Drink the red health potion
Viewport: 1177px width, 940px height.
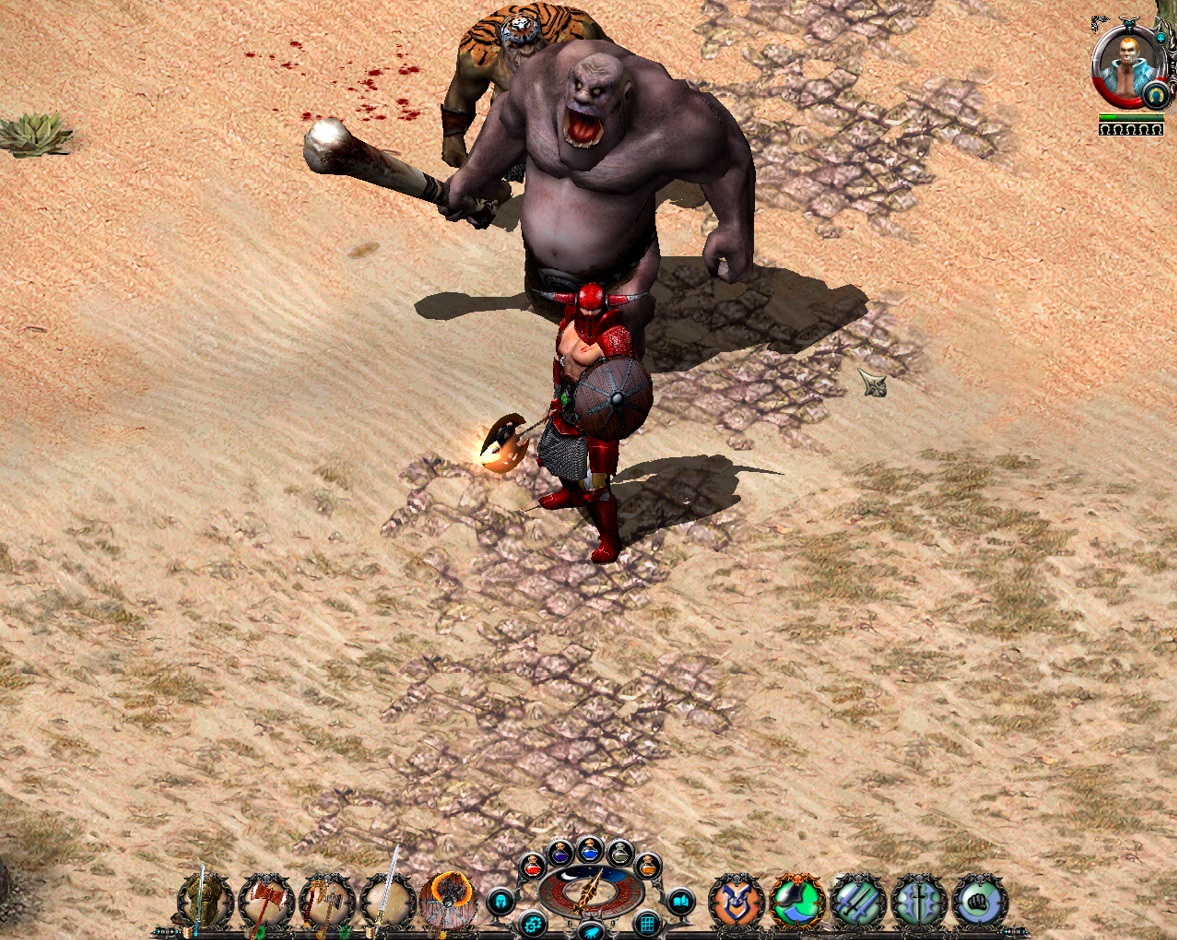pos(532,867)
